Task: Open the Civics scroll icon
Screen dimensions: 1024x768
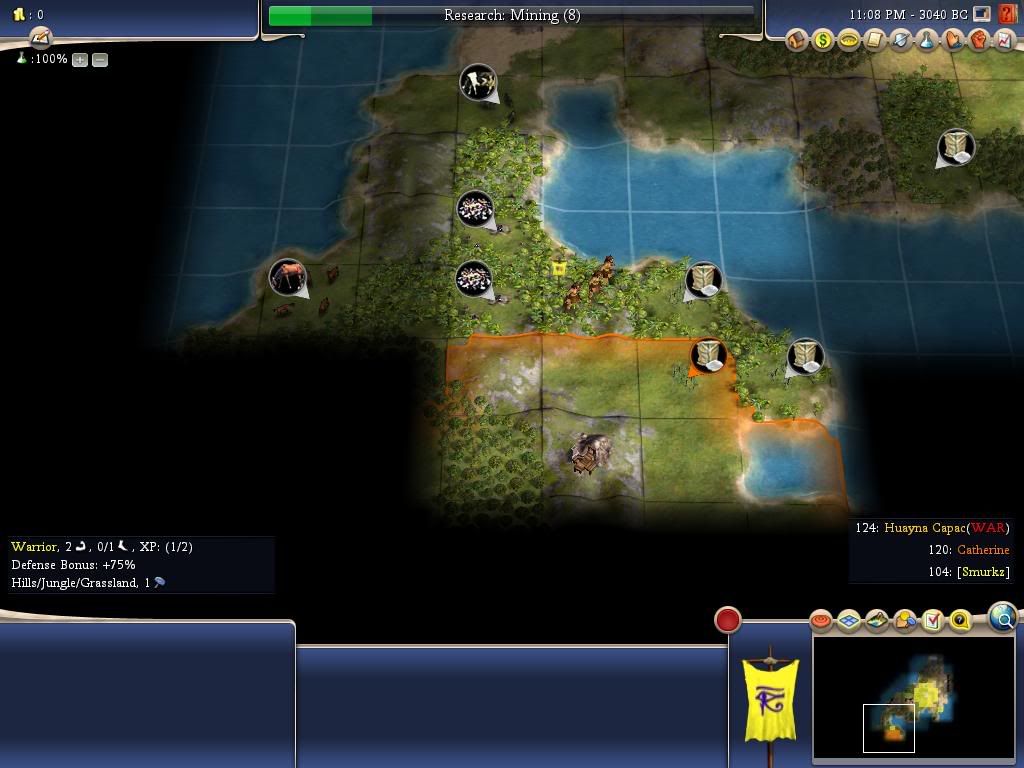Action: point(875,40)
